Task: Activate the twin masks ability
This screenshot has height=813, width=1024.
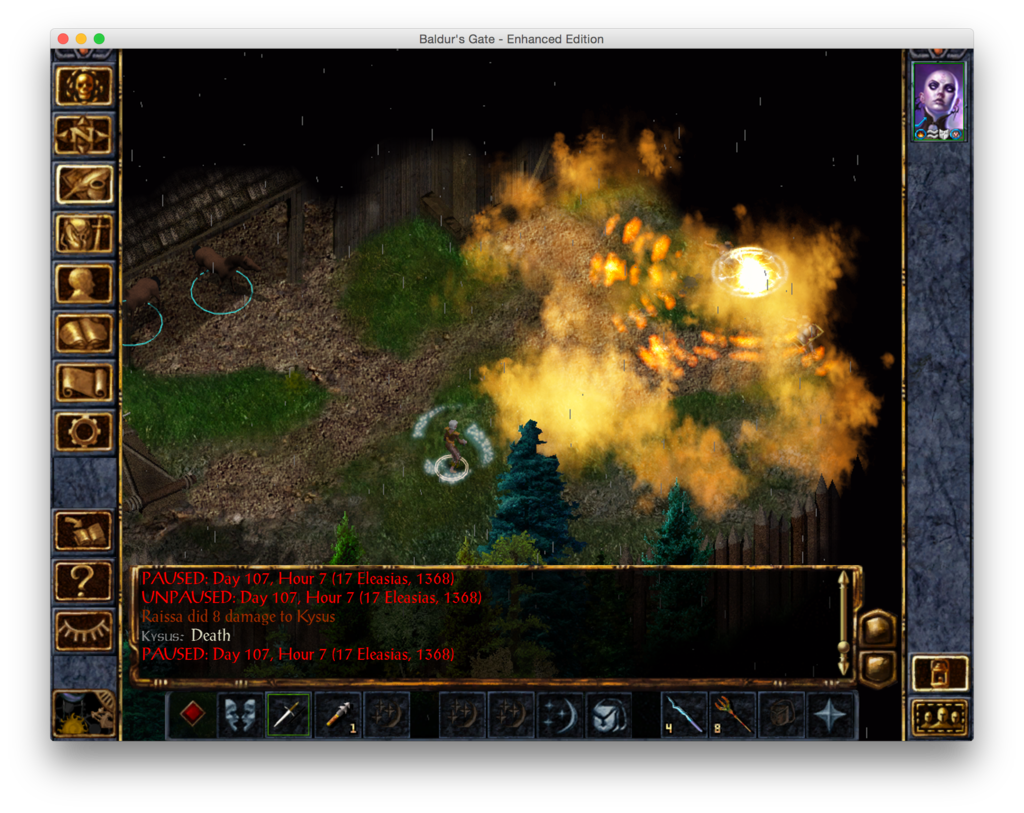Action: pyautogui.click(x=240, y=715)
